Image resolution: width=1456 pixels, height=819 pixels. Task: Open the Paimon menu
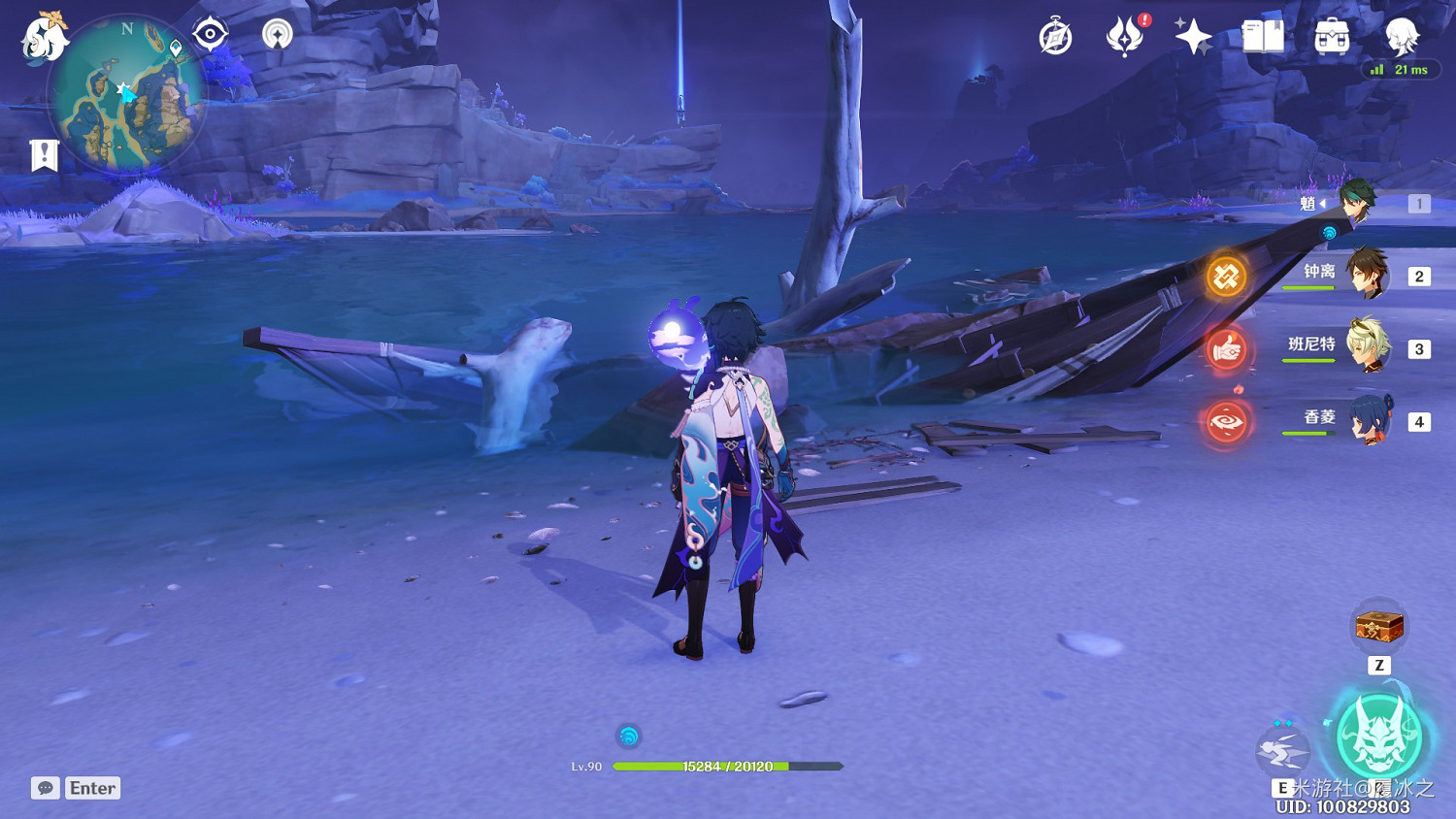click(45, 39)
